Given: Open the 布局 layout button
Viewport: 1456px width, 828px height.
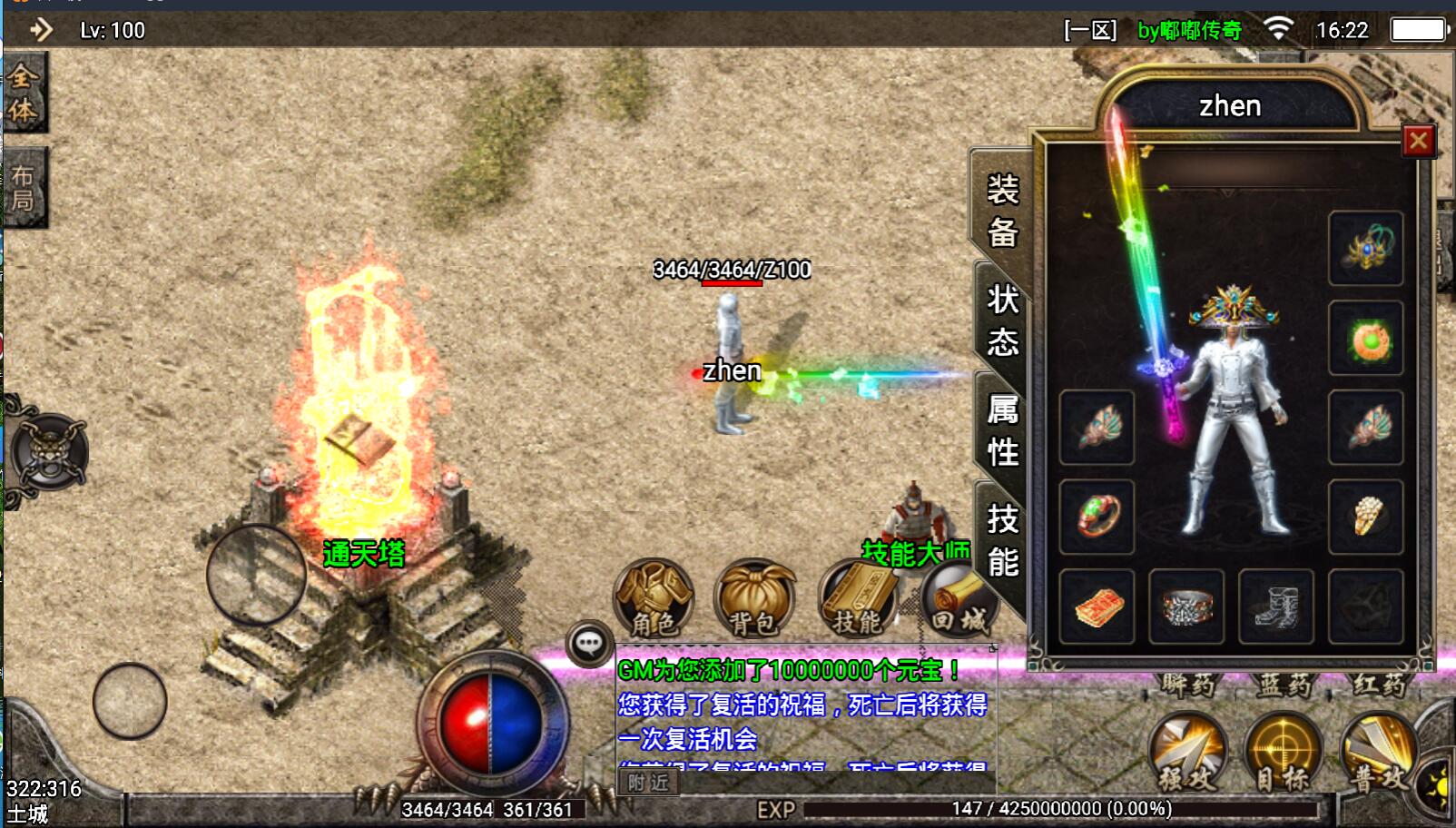Looking at the screenshot, I should pos(24,188).
